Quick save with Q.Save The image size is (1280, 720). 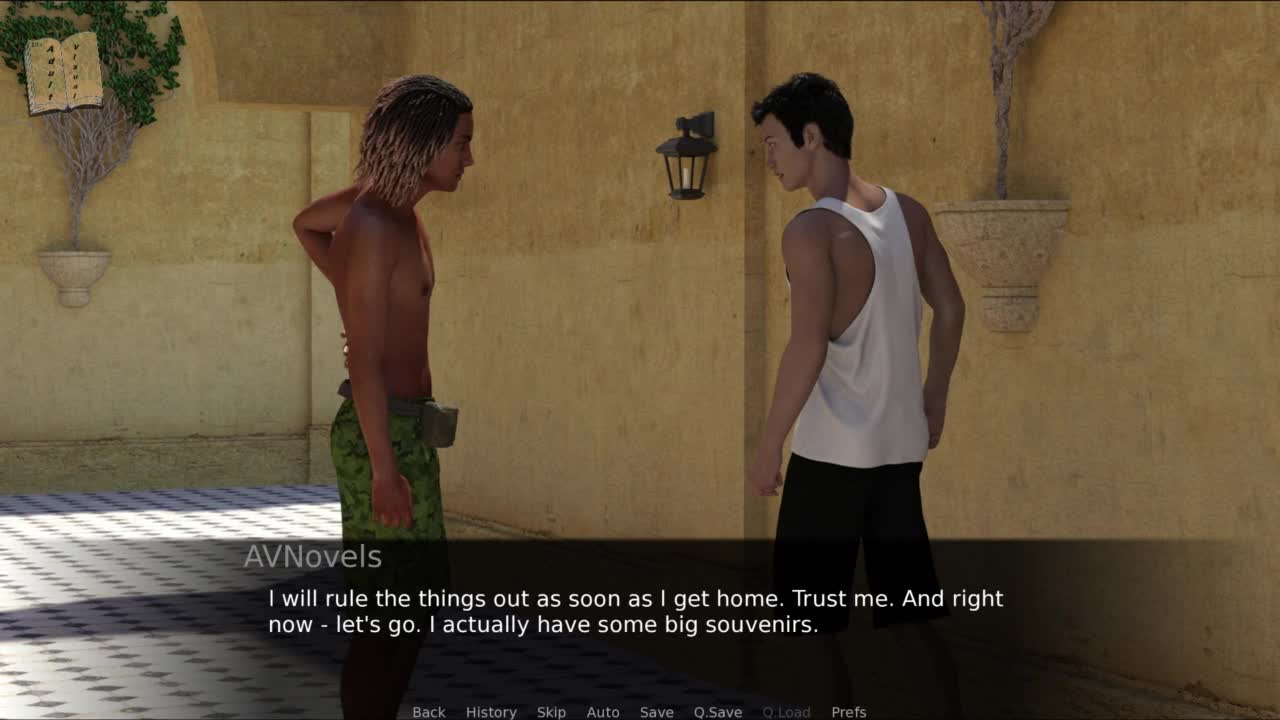(x=718, y=712)
